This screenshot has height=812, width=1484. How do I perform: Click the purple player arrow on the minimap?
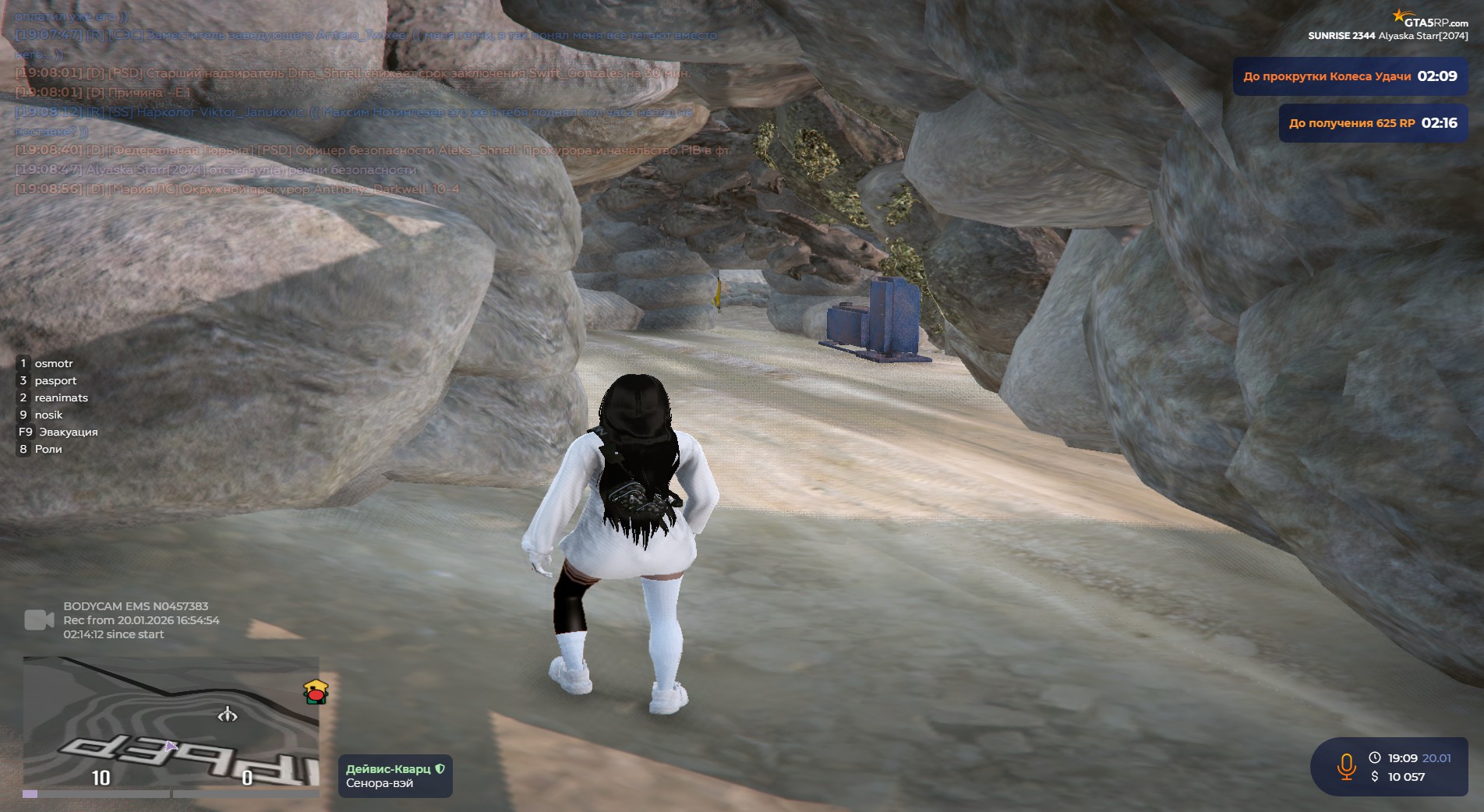pos(171,746)
